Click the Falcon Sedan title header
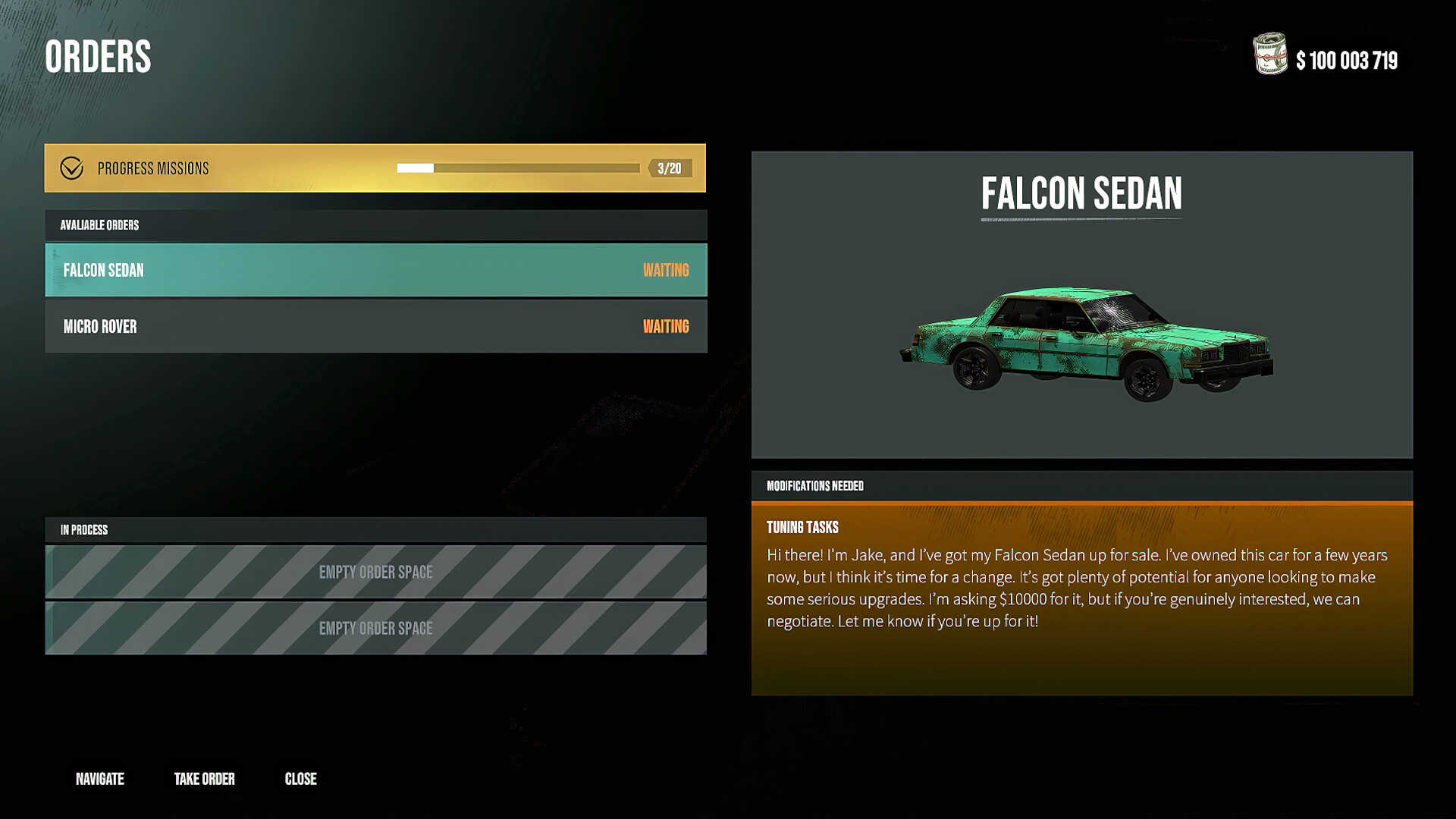 (x=1083, y=193)
